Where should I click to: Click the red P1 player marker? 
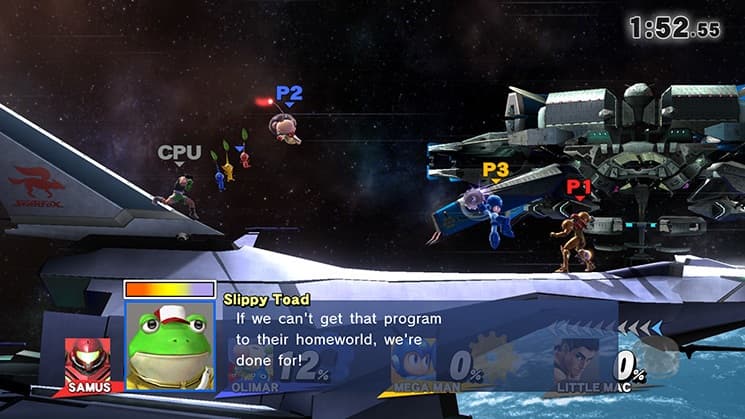(x=578, y=187)
